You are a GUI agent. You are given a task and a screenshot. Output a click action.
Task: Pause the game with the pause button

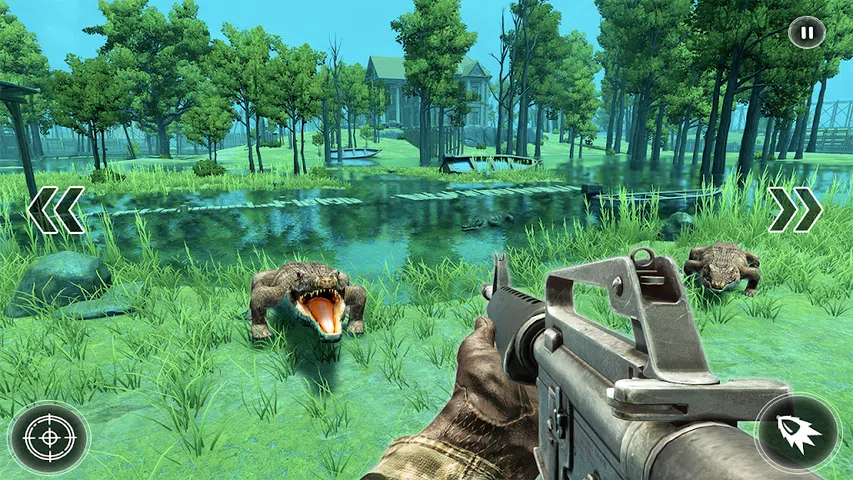click(807, 32)
